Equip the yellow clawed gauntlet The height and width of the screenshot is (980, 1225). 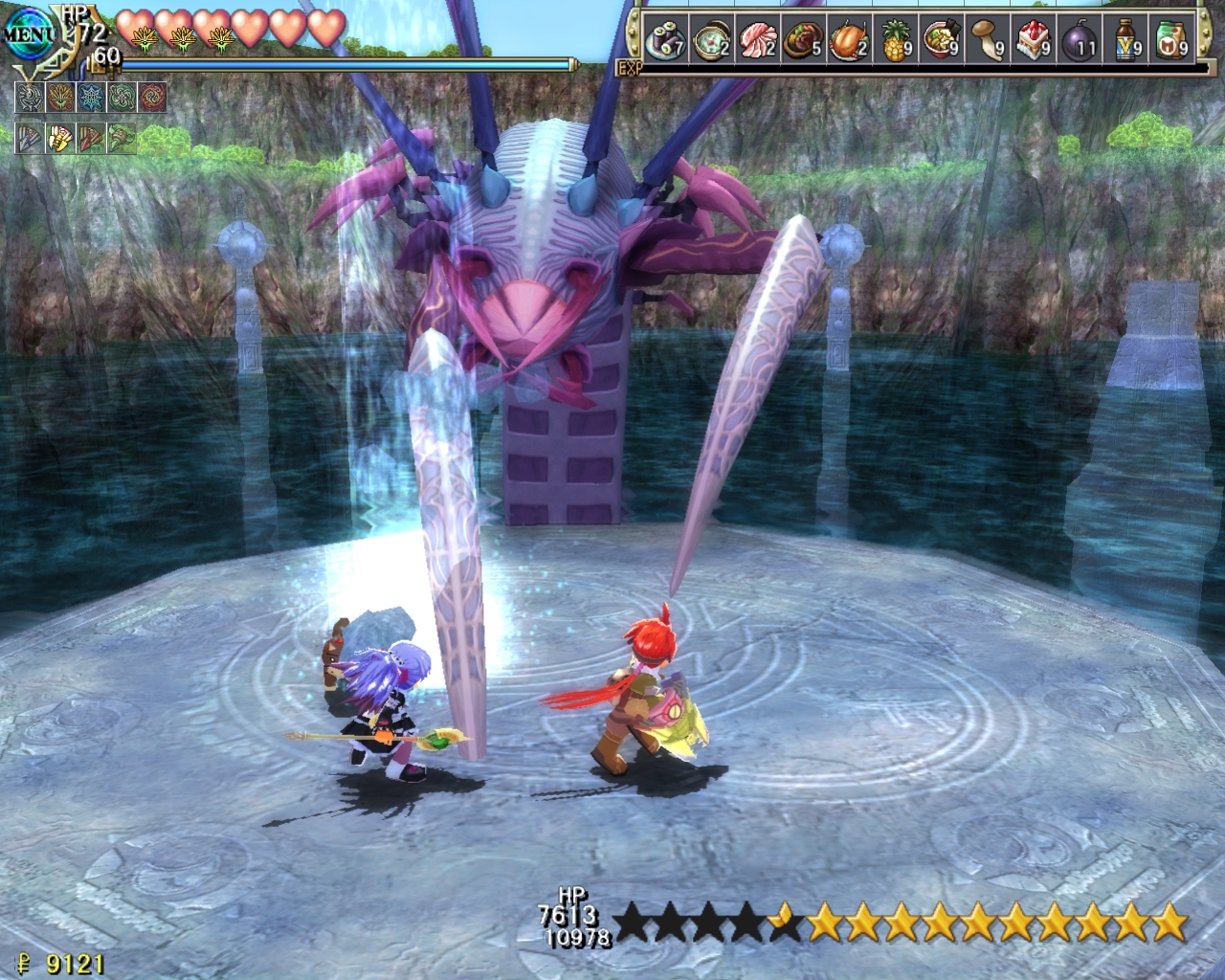(60, 140)
